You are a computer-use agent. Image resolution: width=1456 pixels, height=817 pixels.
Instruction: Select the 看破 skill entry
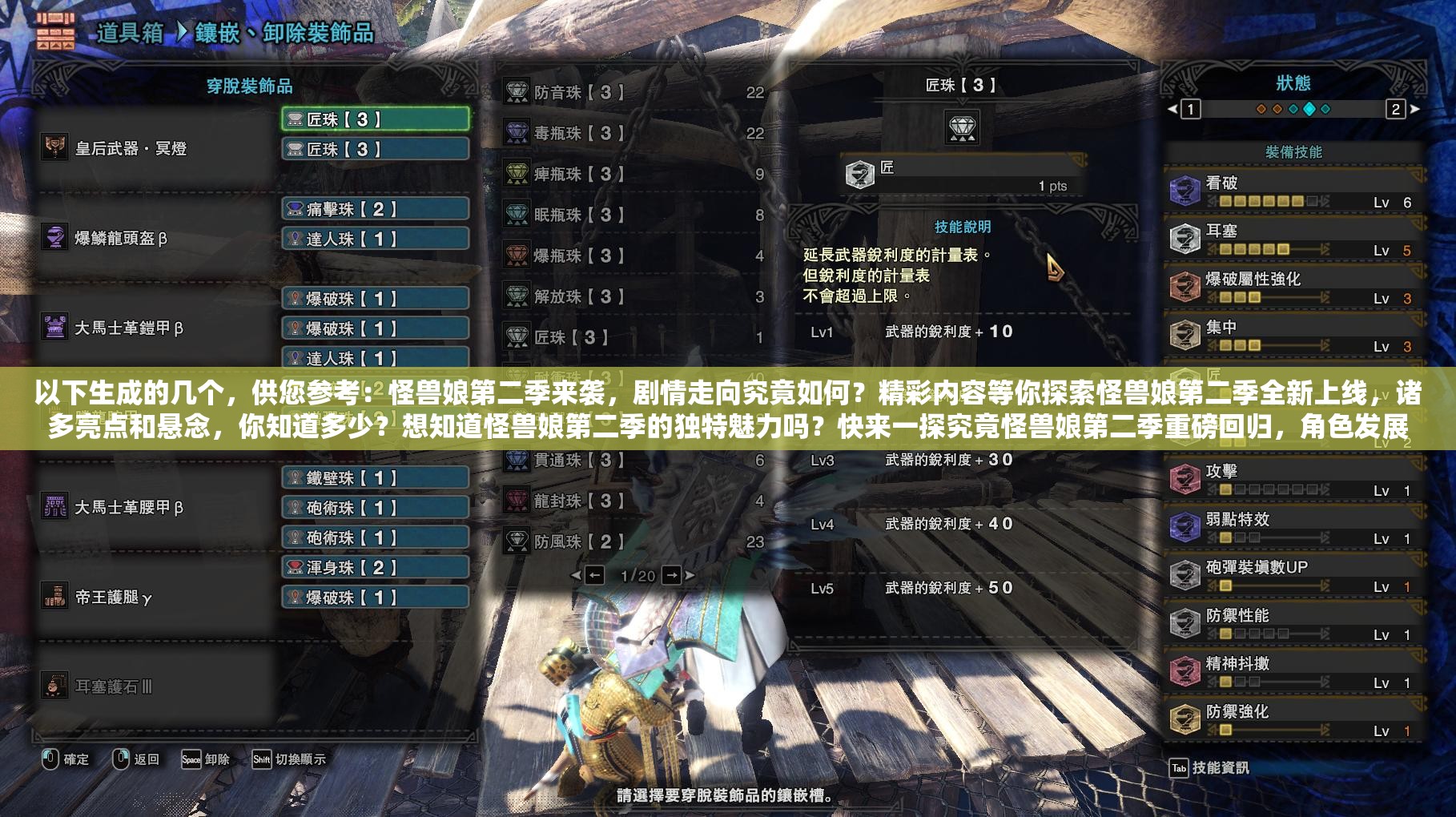coord(1293,192)
